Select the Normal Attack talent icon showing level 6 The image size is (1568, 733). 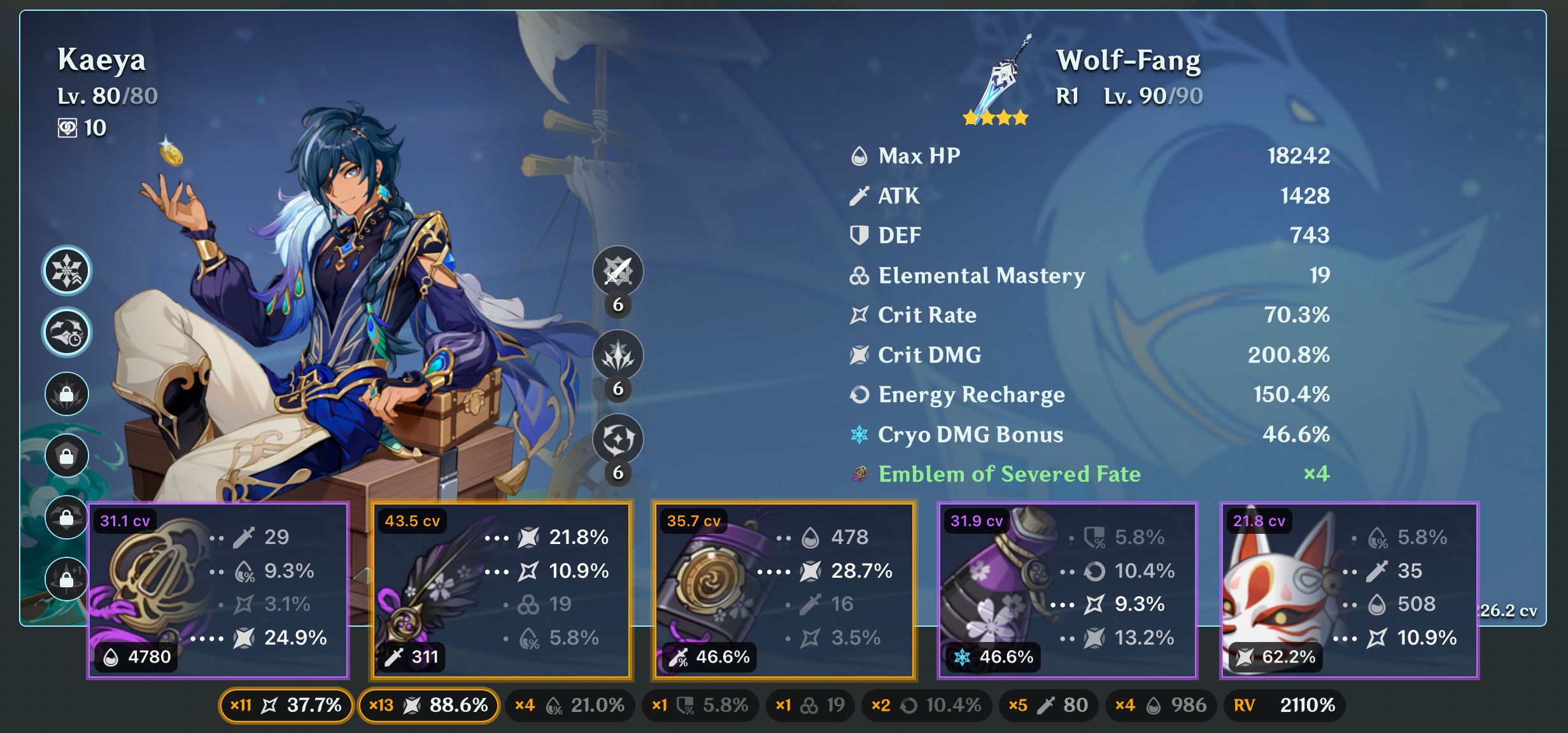pyautogui.click(x=617, y=270)
